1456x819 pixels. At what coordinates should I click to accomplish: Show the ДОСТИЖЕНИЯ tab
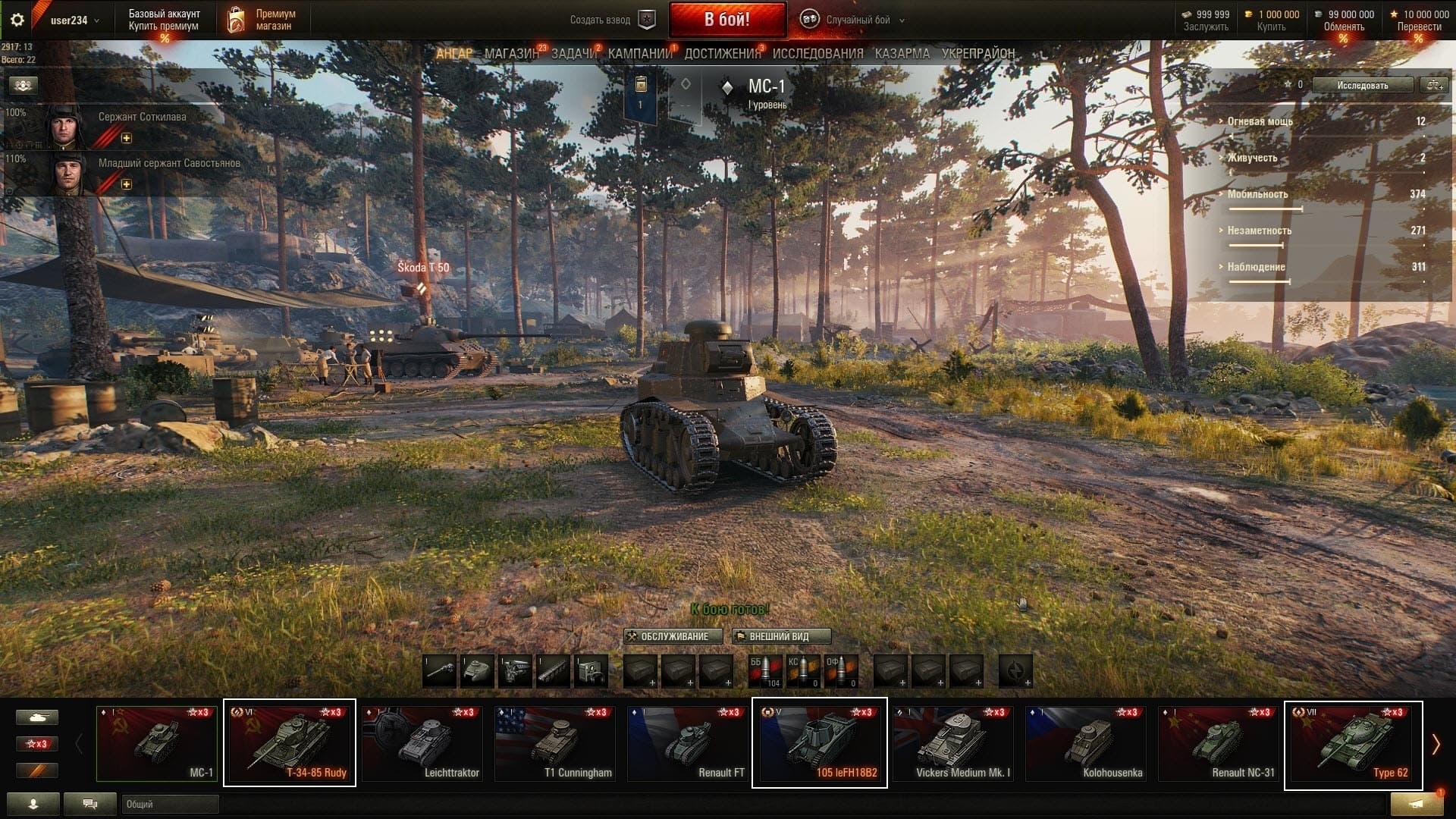(x=722, y=54)
